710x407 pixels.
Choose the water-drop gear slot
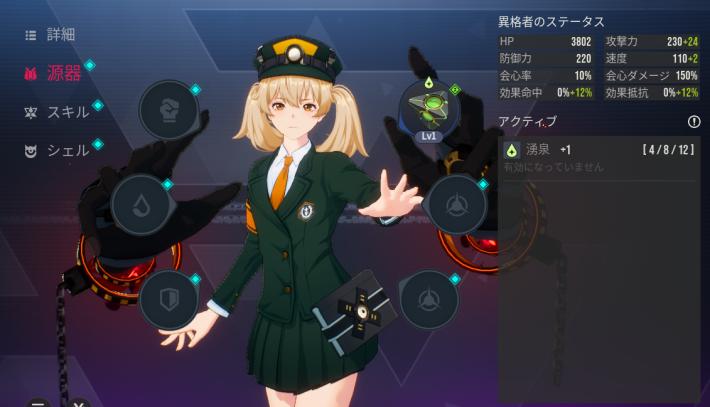pos(140,204)
